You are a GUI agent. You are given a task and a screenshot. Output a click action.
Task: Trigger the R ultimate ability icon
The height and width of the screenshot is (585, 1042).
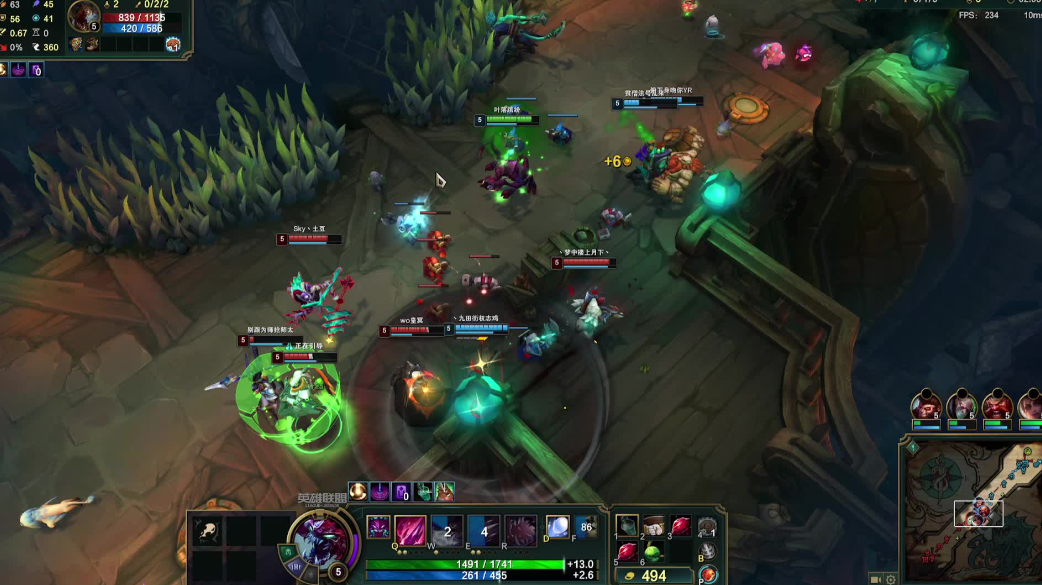[x=520, y=530]
